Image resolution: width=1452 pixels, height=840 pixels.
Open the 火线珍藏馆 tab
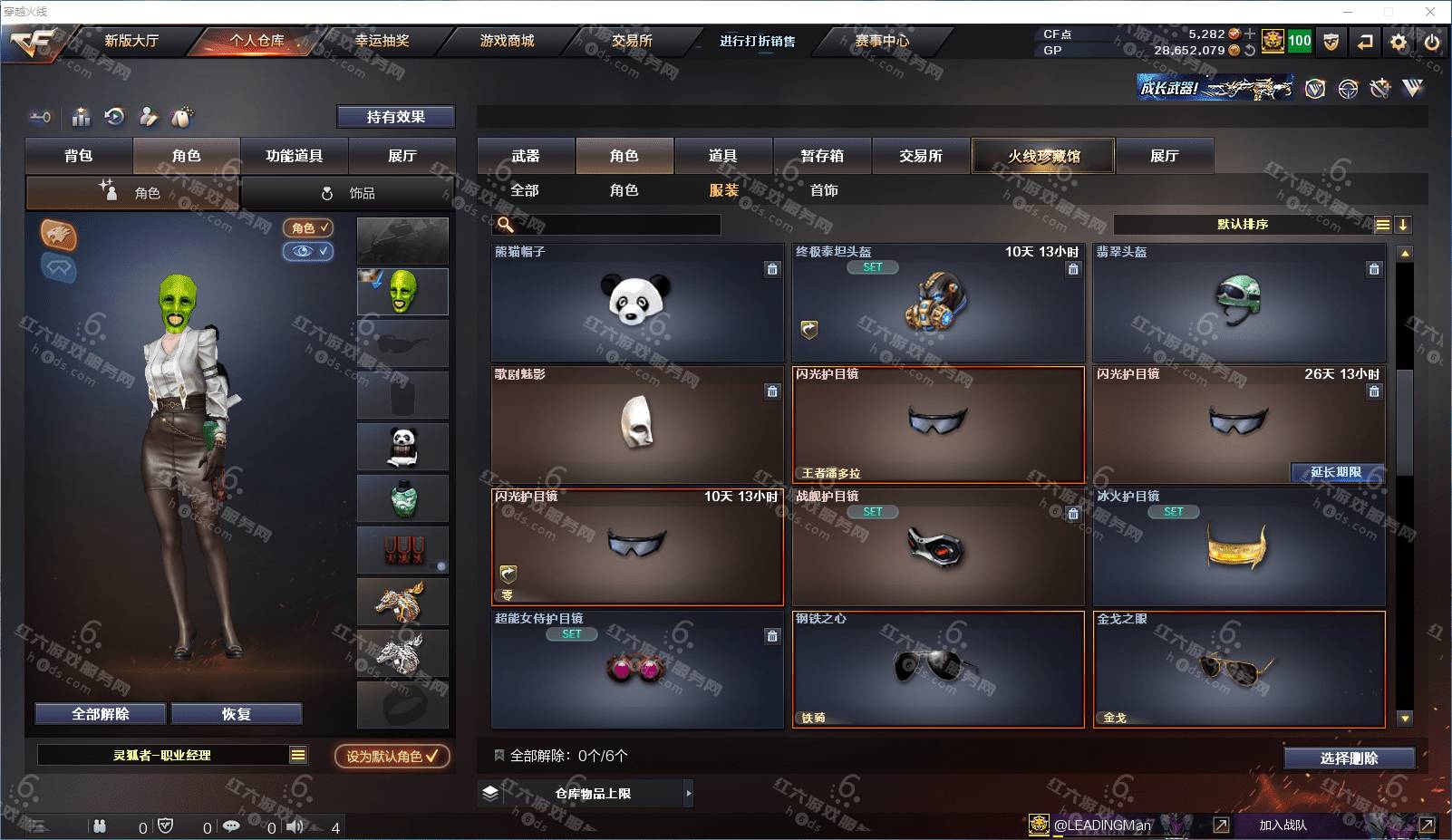[x=1043, y=156]
